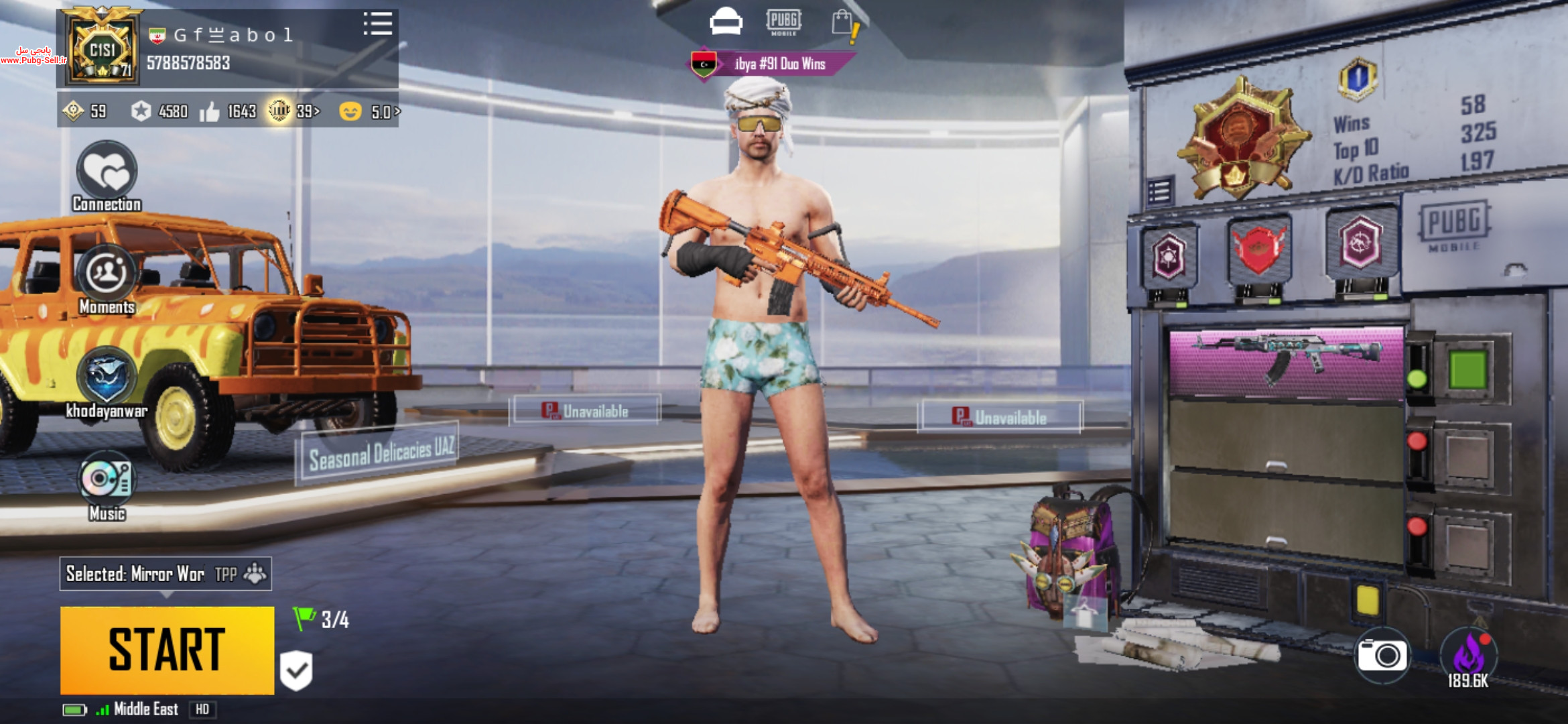
Task: Change the selected mode Mirror World
Action: tap(165, 574)
